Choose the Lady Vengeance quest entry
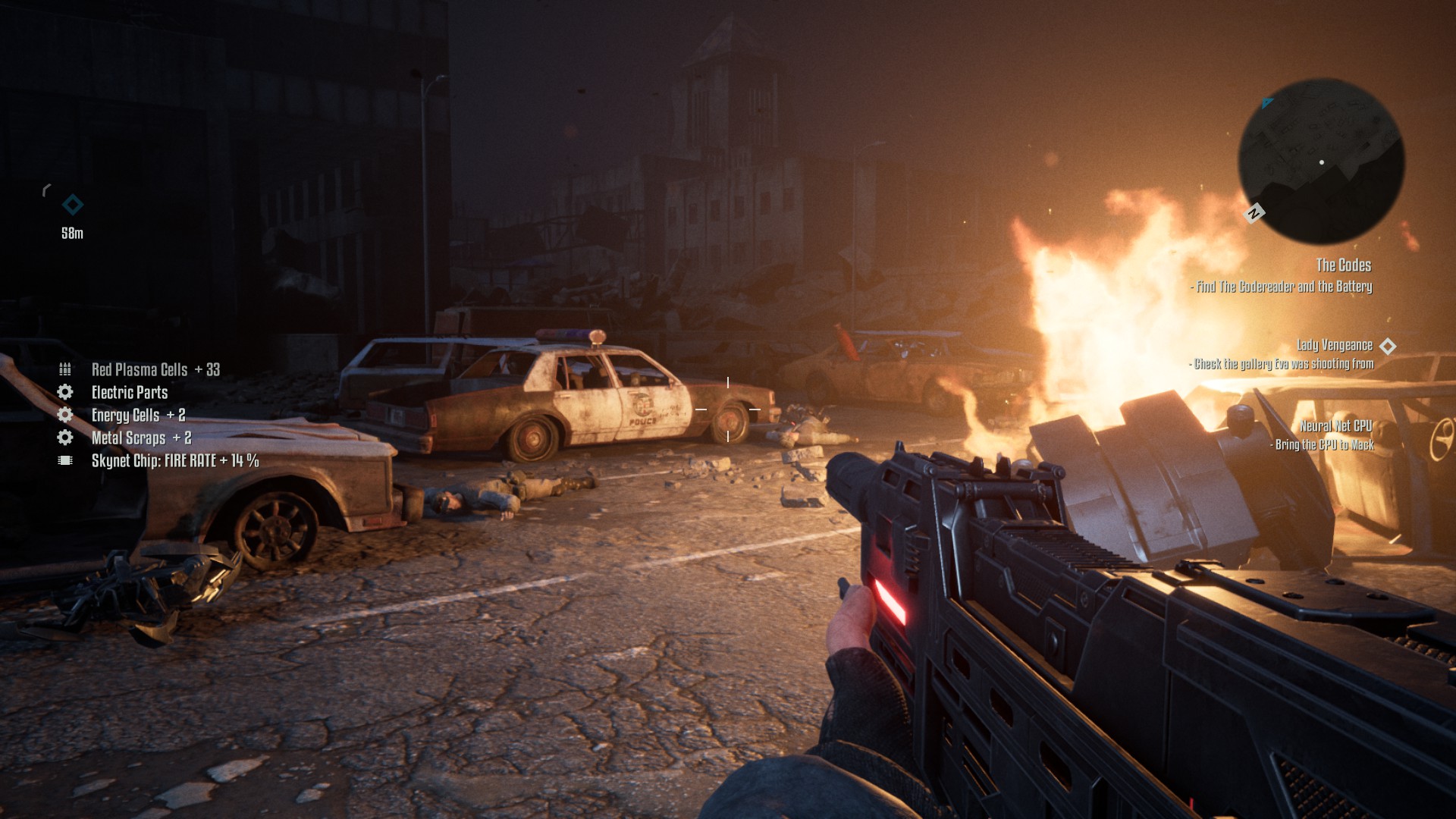This screenshot has width=1456, height=819. (x=1334, y=346)
